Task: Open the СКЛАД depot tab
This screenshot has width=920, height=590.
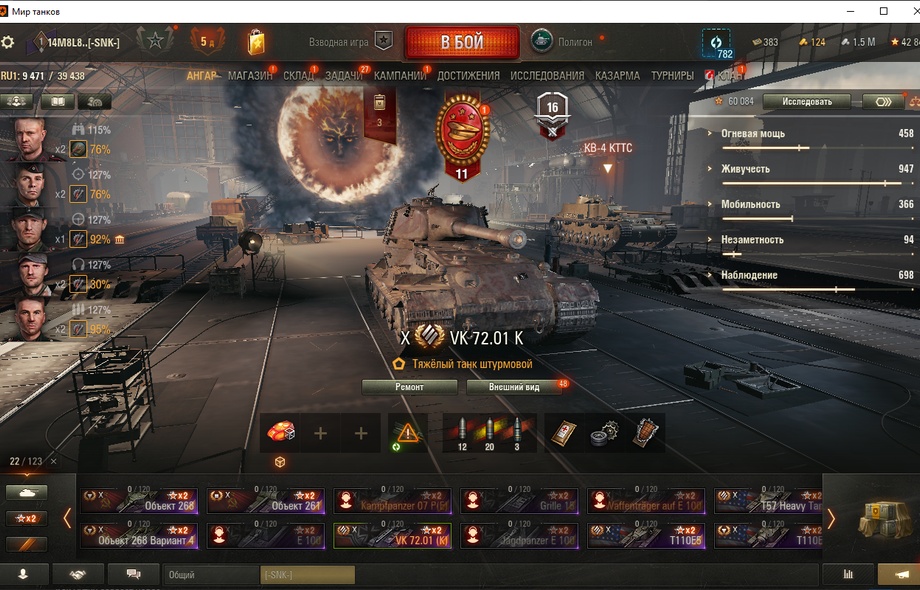Action: 298,76
